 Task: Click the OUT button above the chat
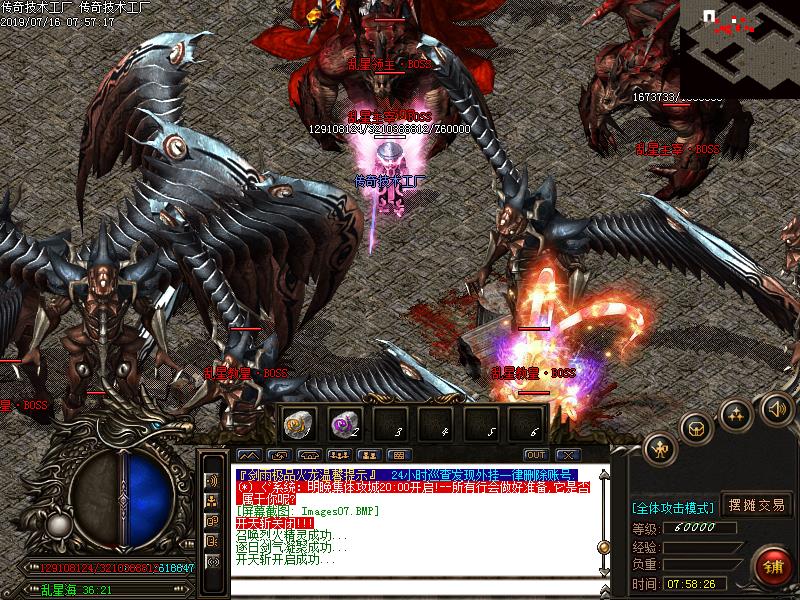tap(535, 455)
